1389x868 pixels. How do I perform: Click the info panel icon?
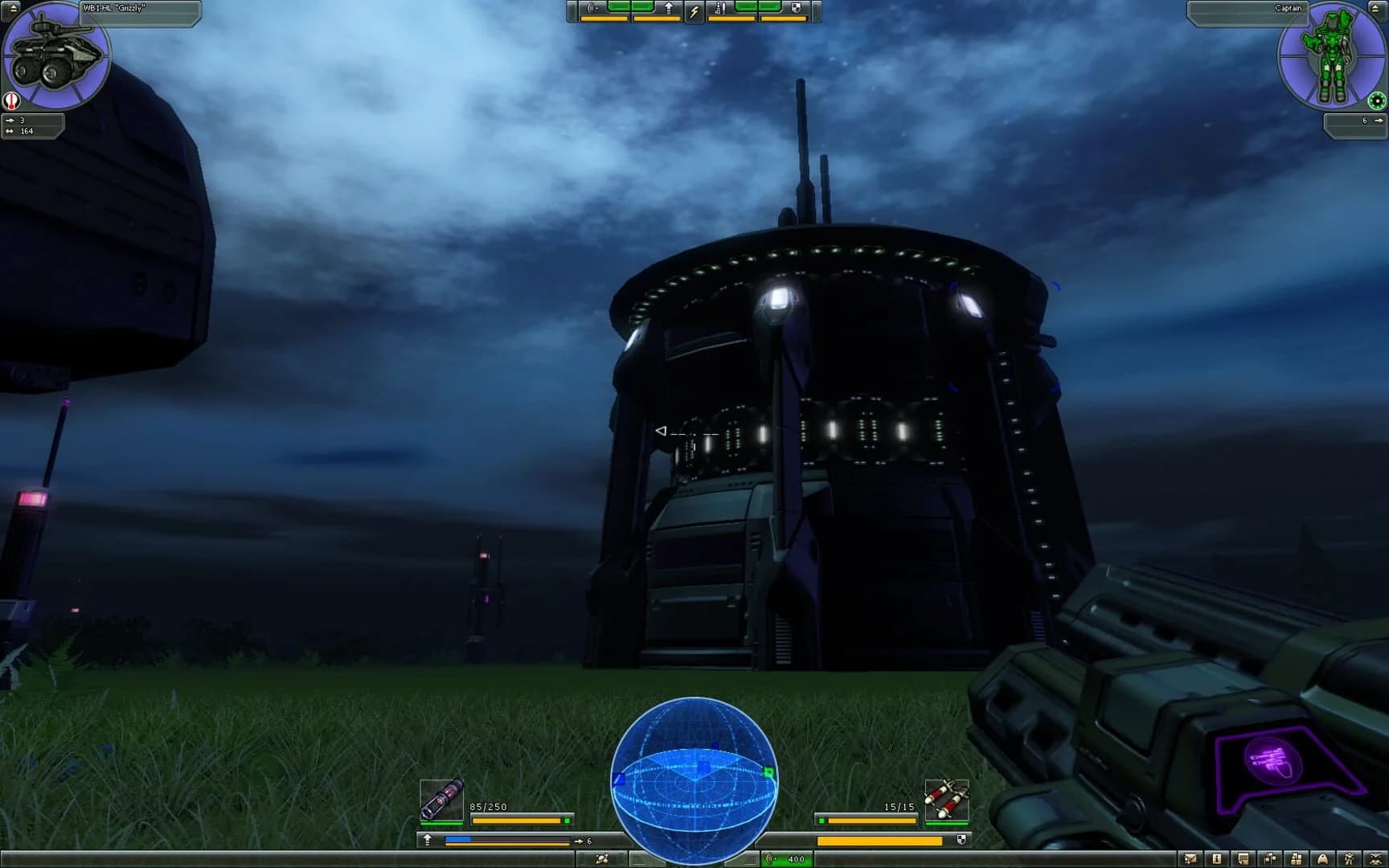1216,859
